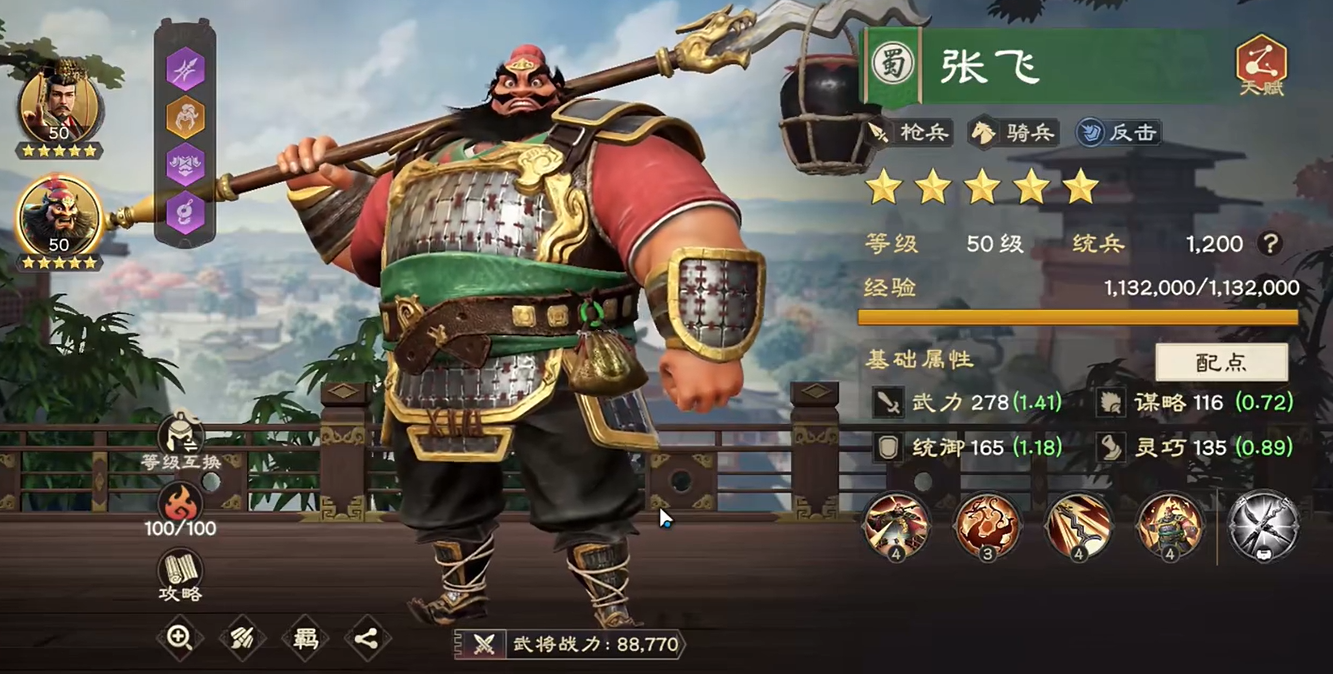Select the 枪兵 spearman troop tag
This screenshot has width=1333, height=674.
tap(909, 132)
